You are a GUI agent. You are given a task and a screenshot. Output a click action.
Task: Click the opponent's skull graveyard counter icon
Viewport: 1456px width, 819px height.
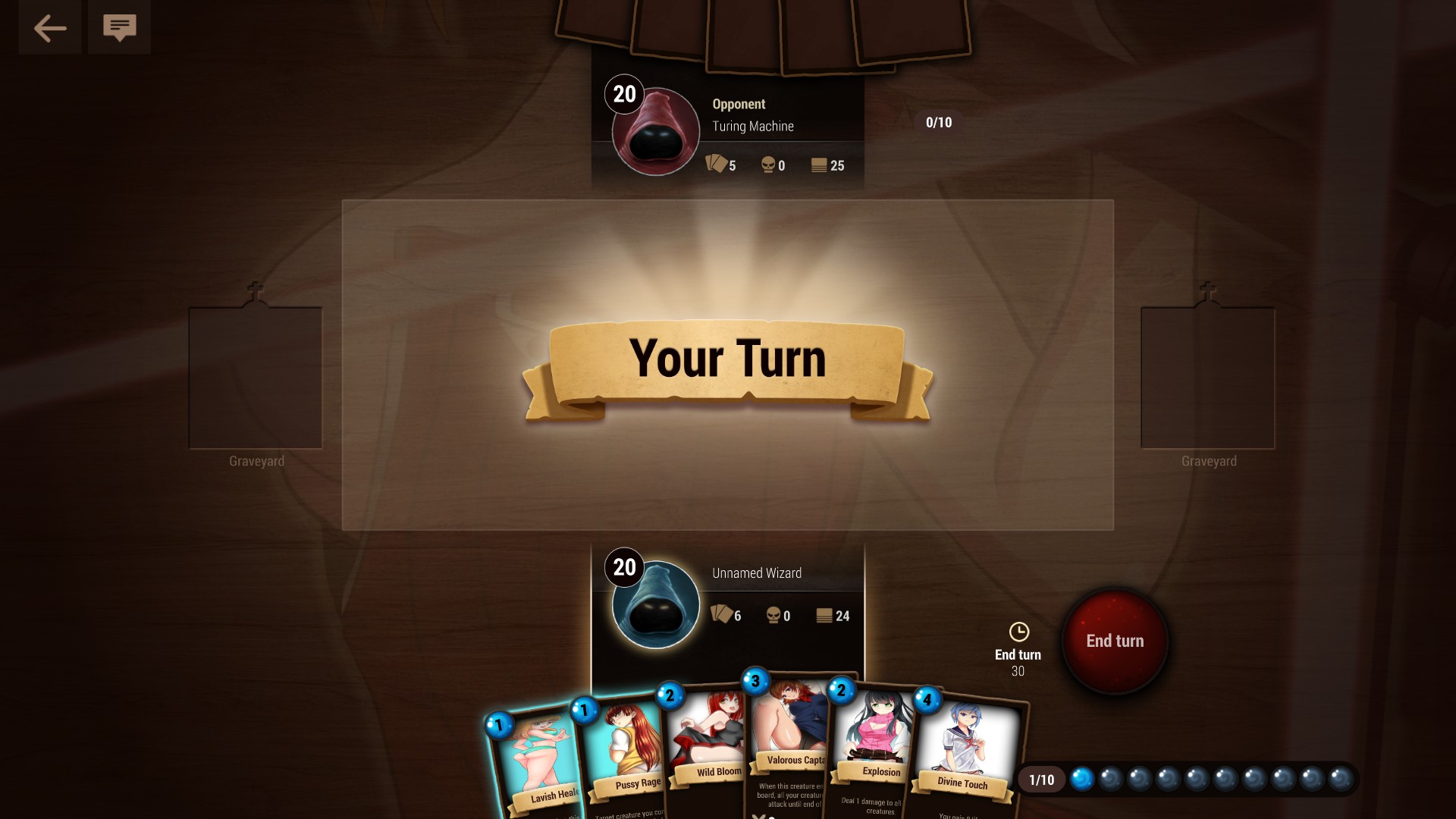tap(769, 165)
